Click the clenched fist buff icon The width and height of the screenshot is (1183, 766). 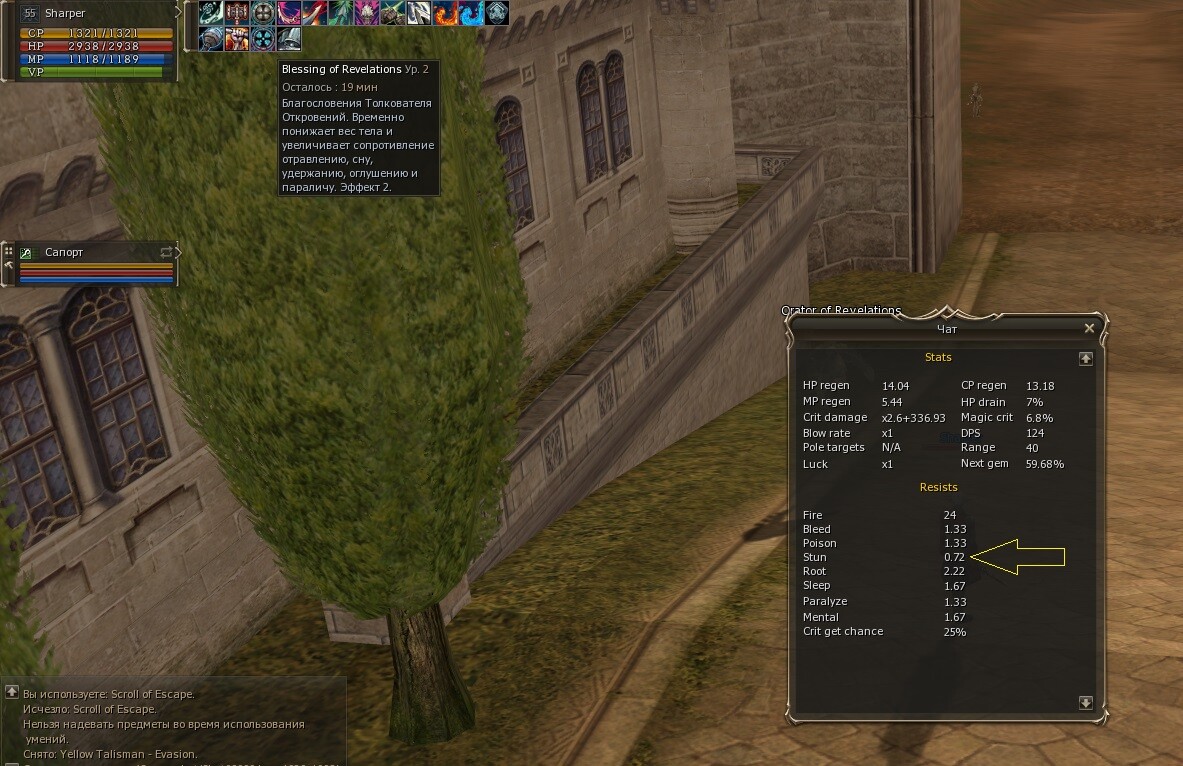pos(237,39)
